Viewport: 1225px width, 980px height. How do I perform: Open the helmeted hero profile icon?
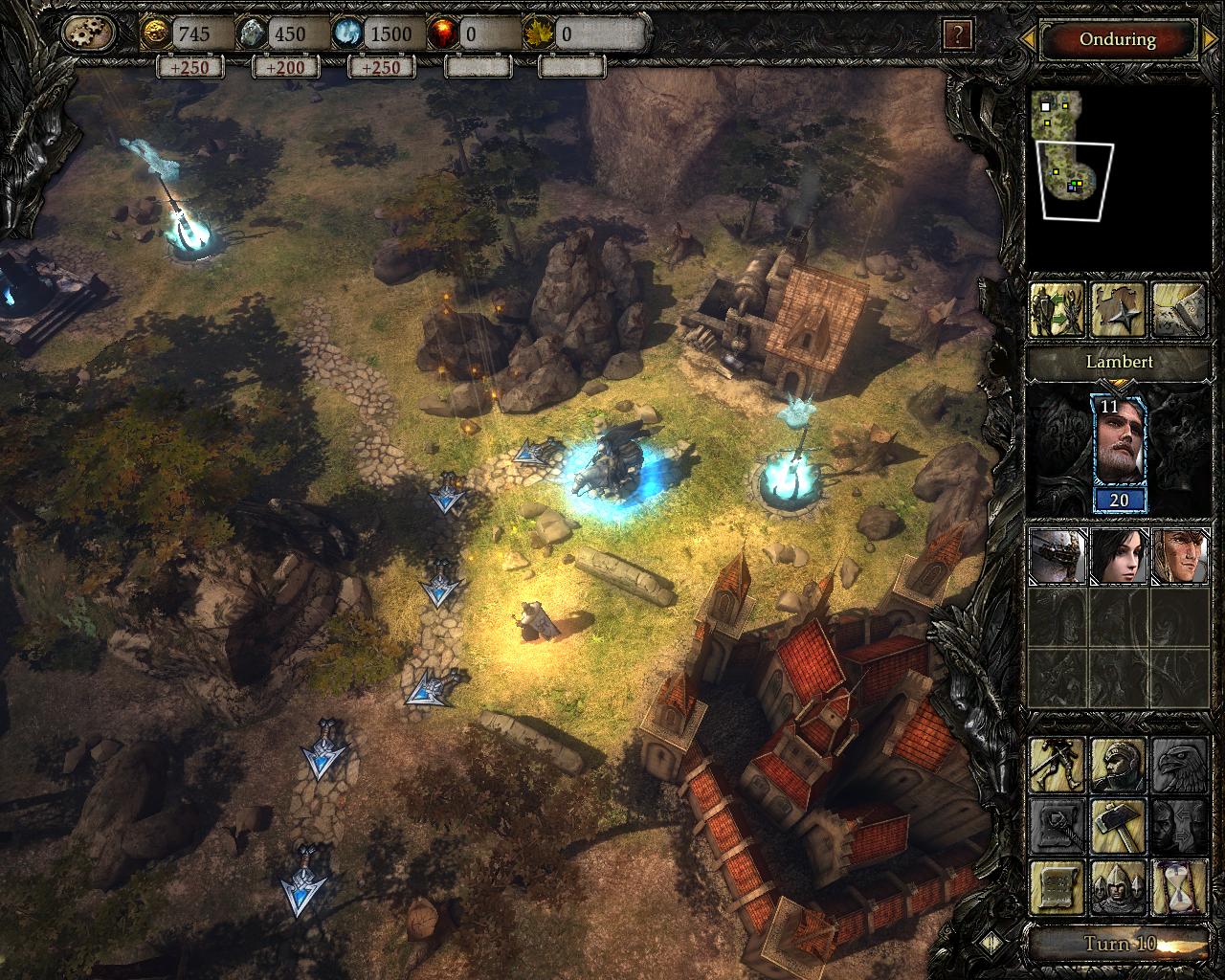[x=1118, y=765]
